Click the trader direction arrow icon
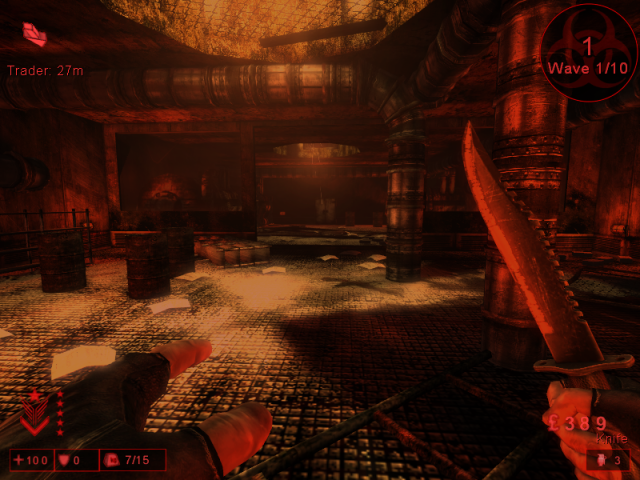Image resolution: width=640 pixels, height=480 pixels. 36,36
